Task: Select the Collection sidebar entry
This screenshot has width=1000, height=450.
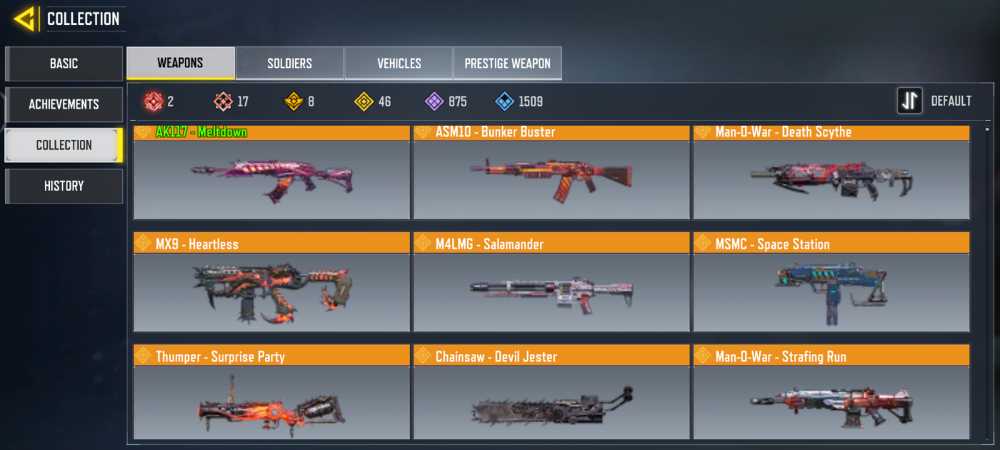Action: [x=64, y=145]
